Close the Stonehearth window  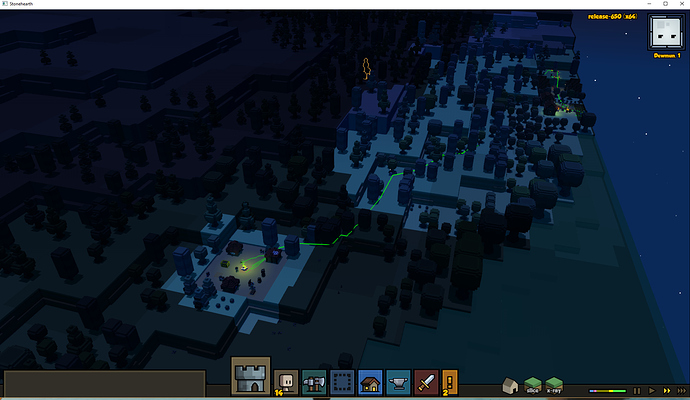[672, 5]
